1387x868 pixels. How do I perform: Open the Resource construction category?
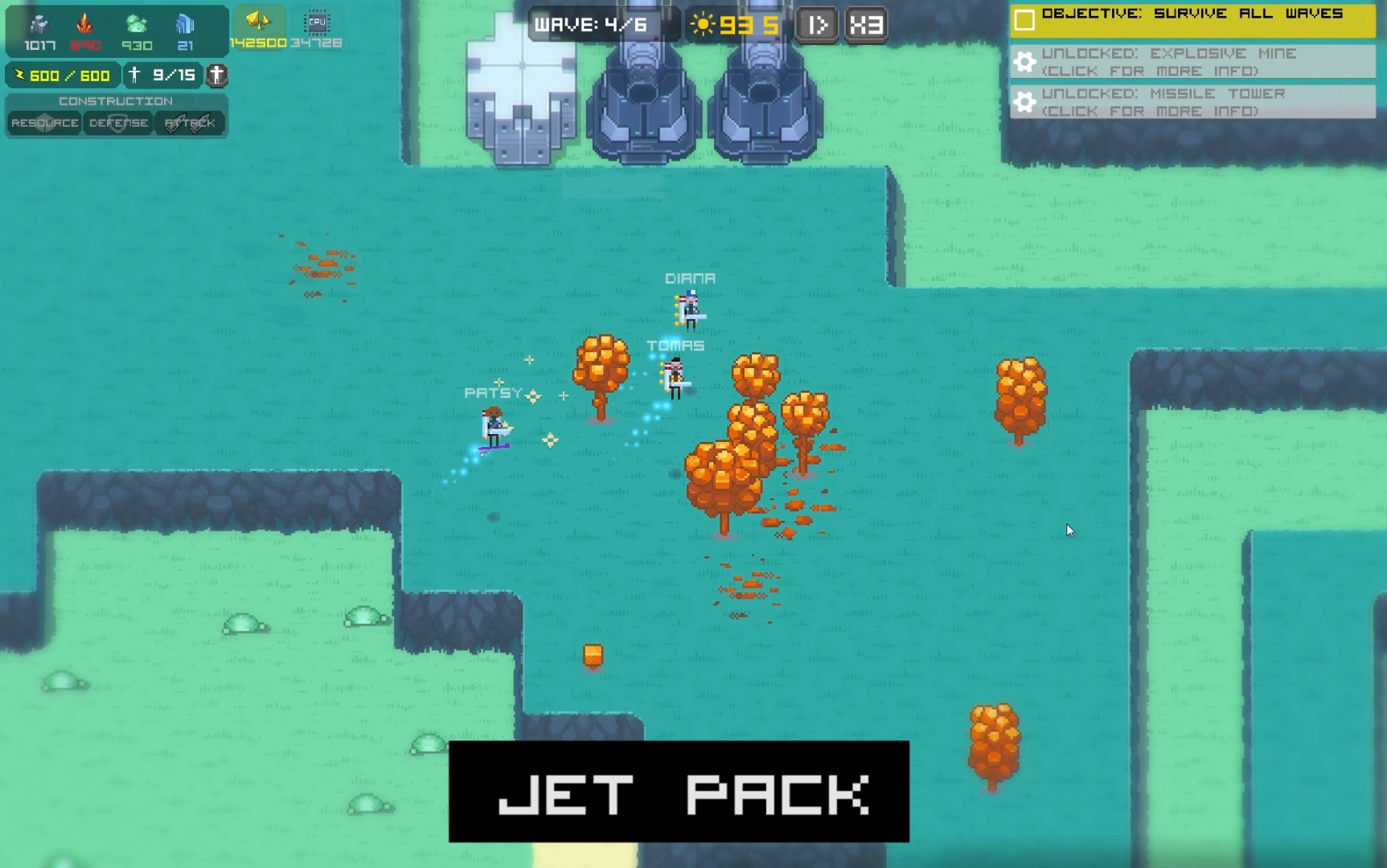[44, 123]
